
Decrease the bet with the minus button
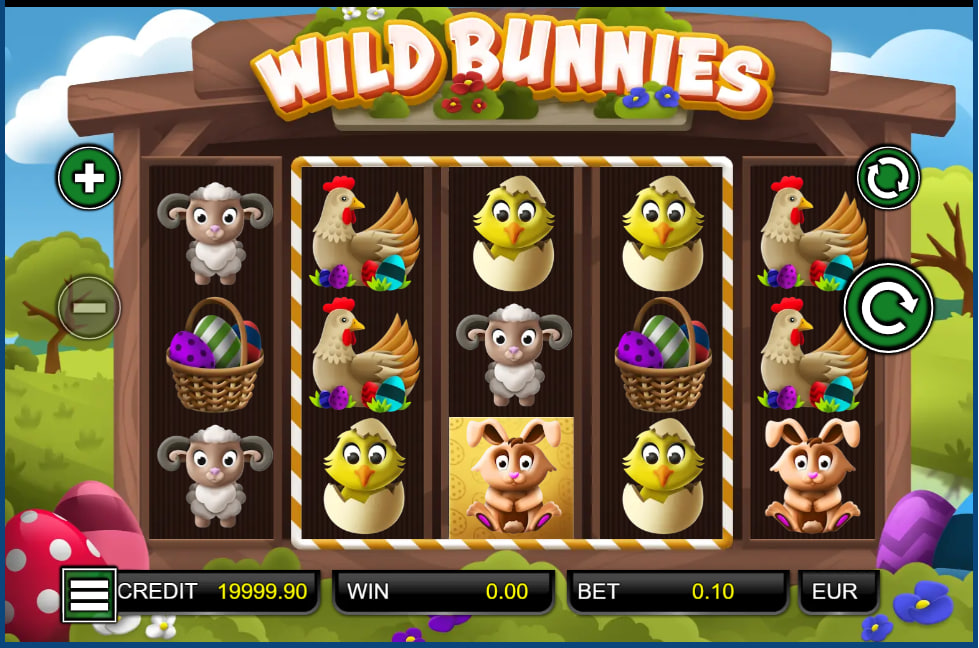(x=89, y=307)
